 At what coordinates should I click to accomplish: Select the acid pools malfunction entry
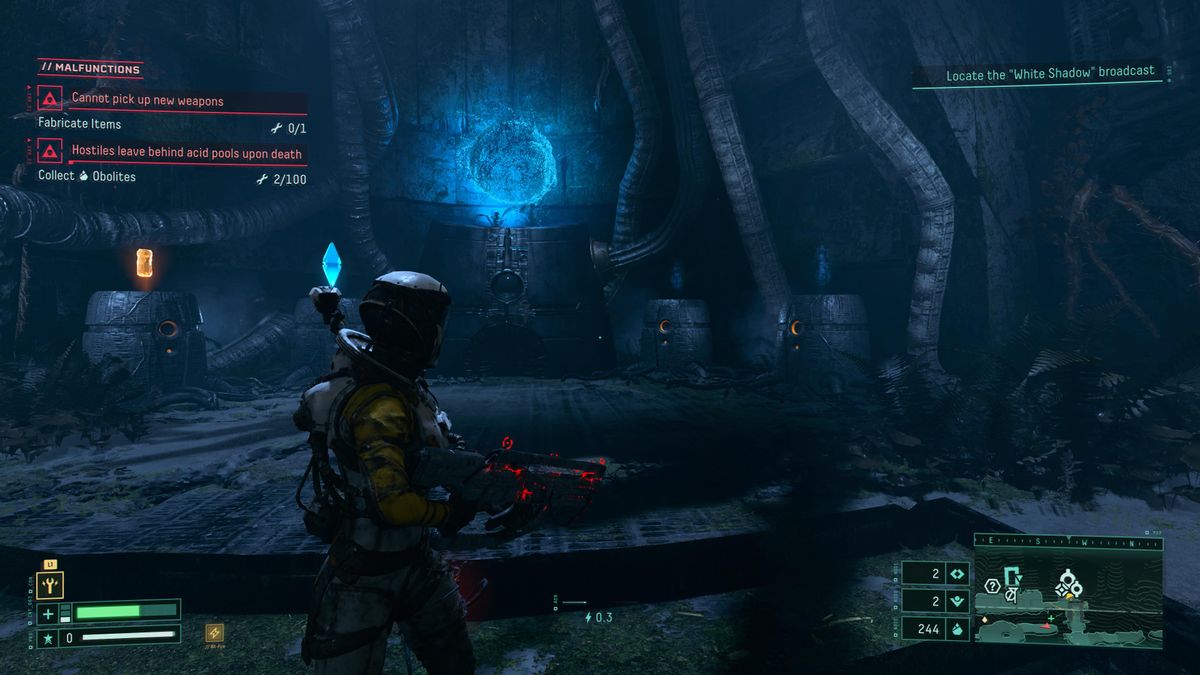coord(186,152)
